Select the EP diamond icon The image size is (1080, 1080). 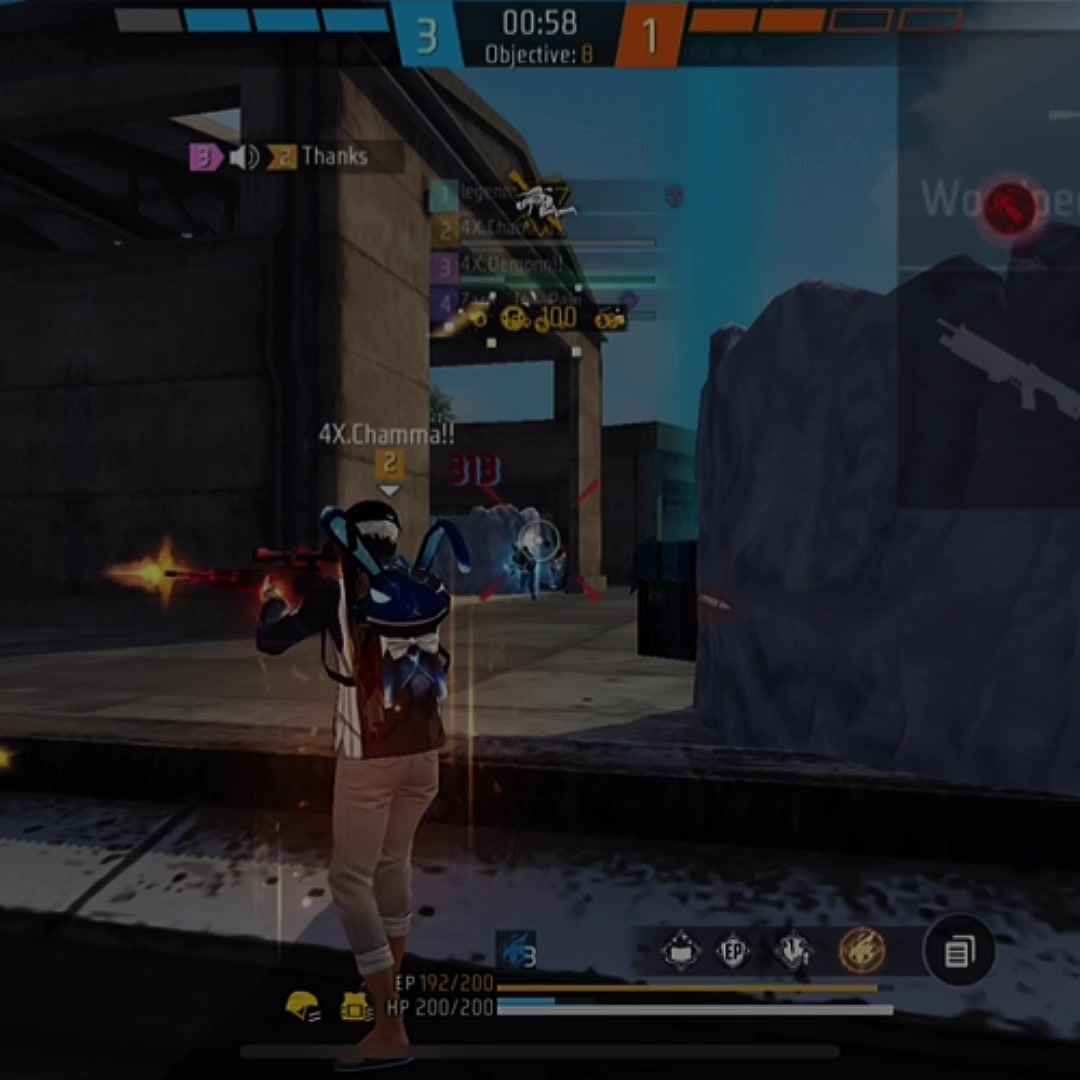tap(733, 952)
